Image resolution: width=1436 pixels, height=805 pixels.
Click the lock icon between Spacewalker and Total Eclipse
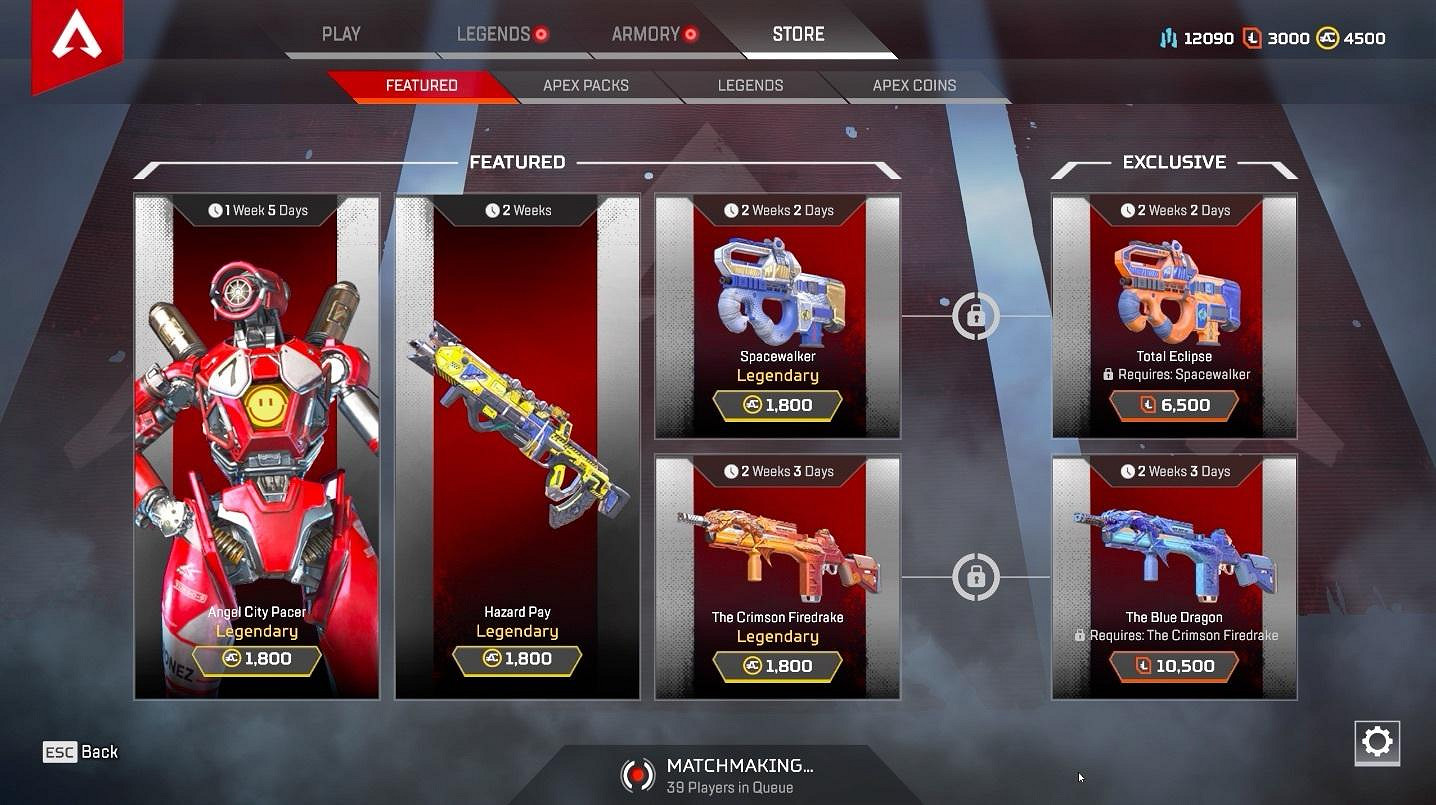click(x=975, y=316)
